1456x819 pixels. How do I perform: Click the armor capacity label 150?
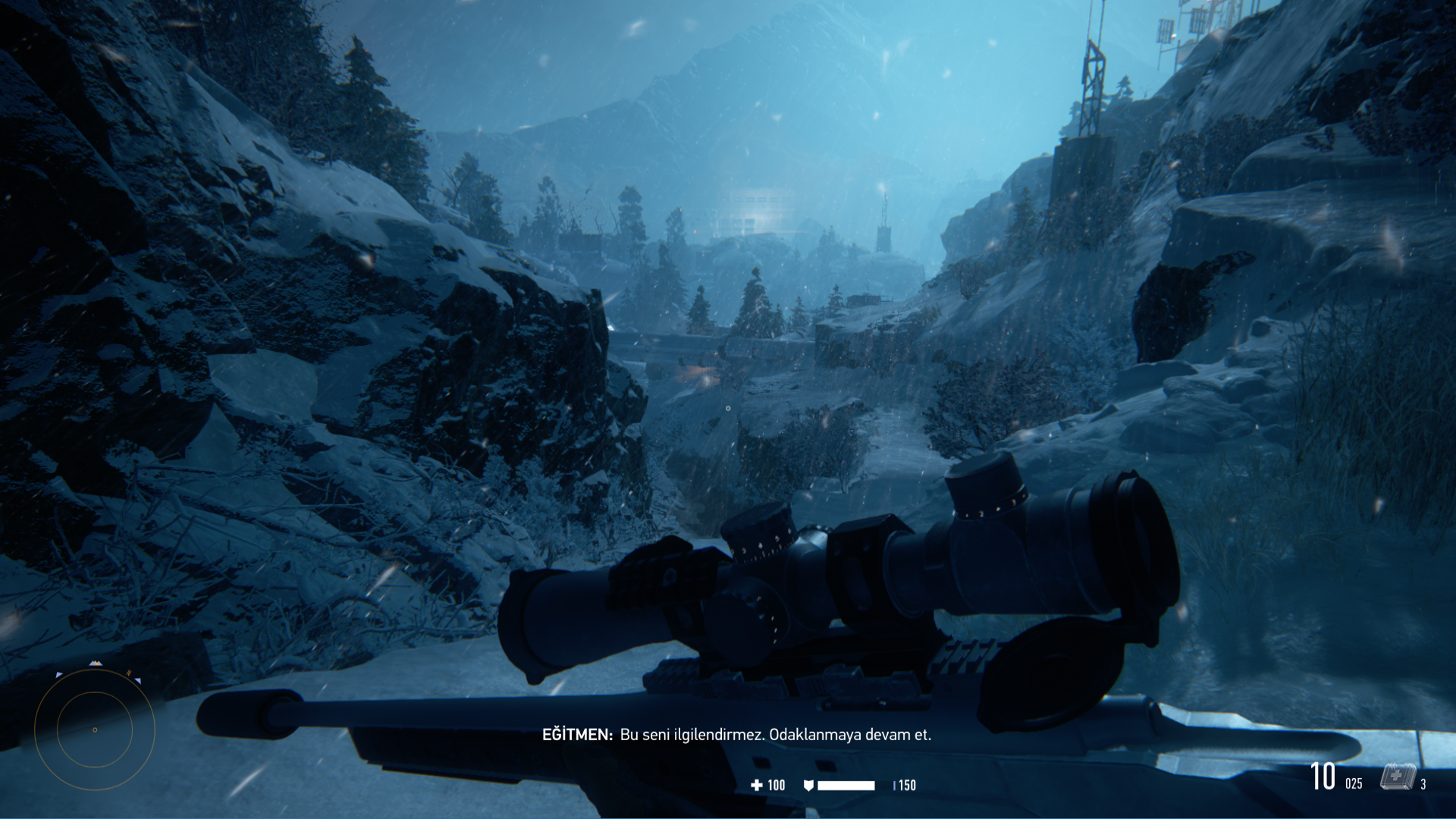(907, 786)
